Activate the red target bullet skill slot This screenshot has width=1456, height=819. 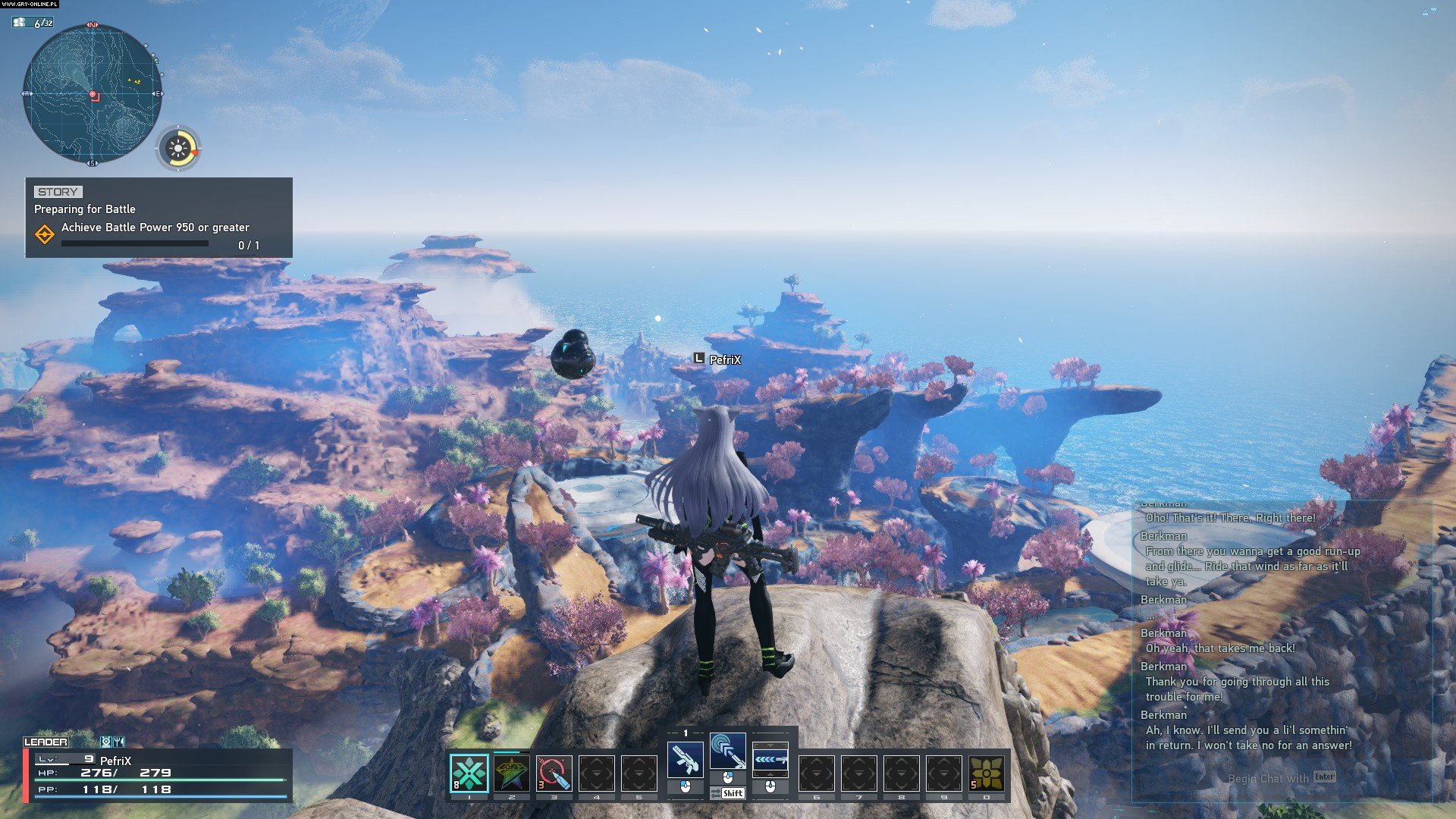pyautogui.click(x=554, y=773)
